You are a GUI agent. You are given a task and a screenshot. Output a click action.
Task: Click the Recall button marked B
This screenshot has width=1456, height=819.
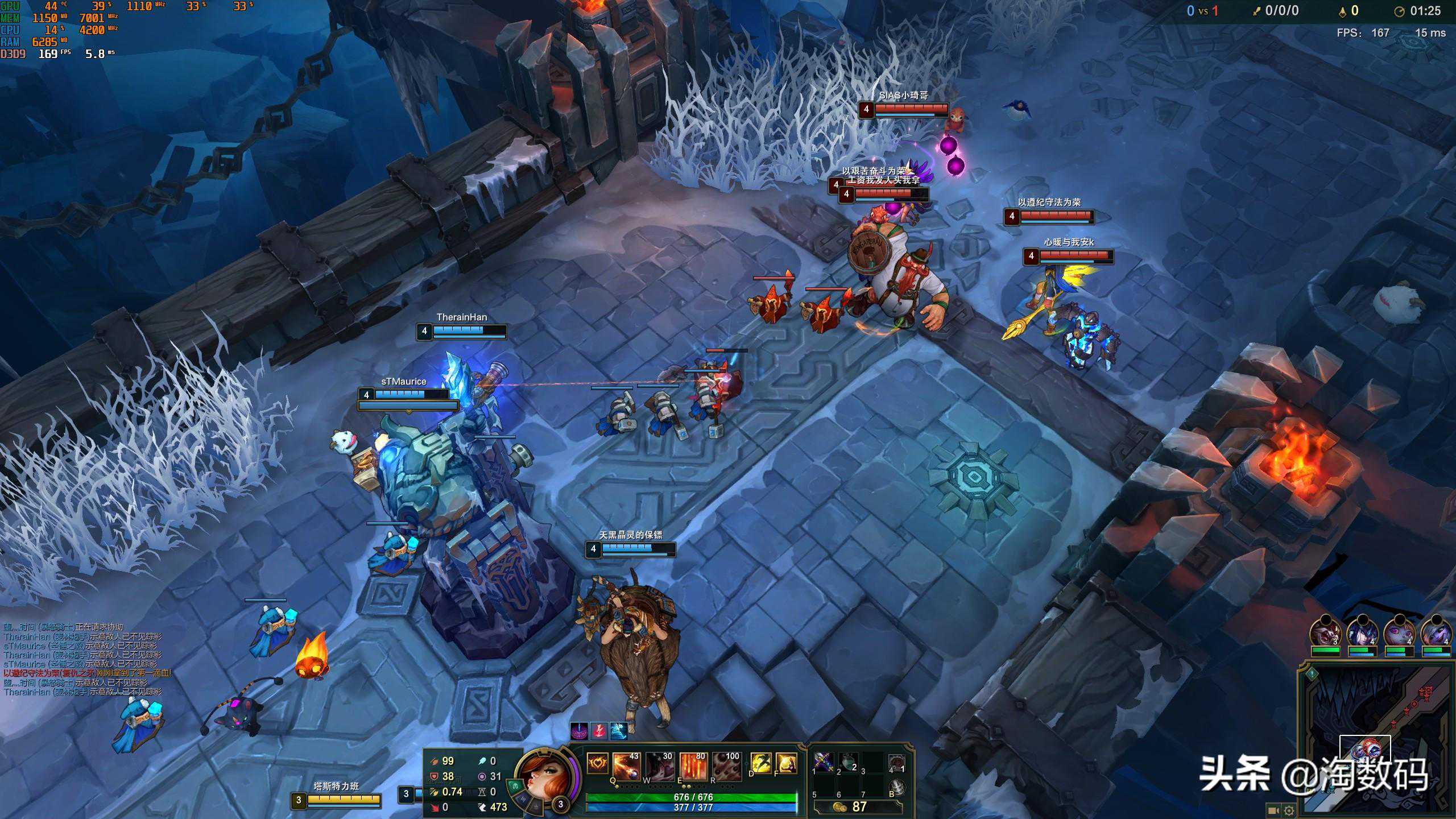(x=896, y=787)
